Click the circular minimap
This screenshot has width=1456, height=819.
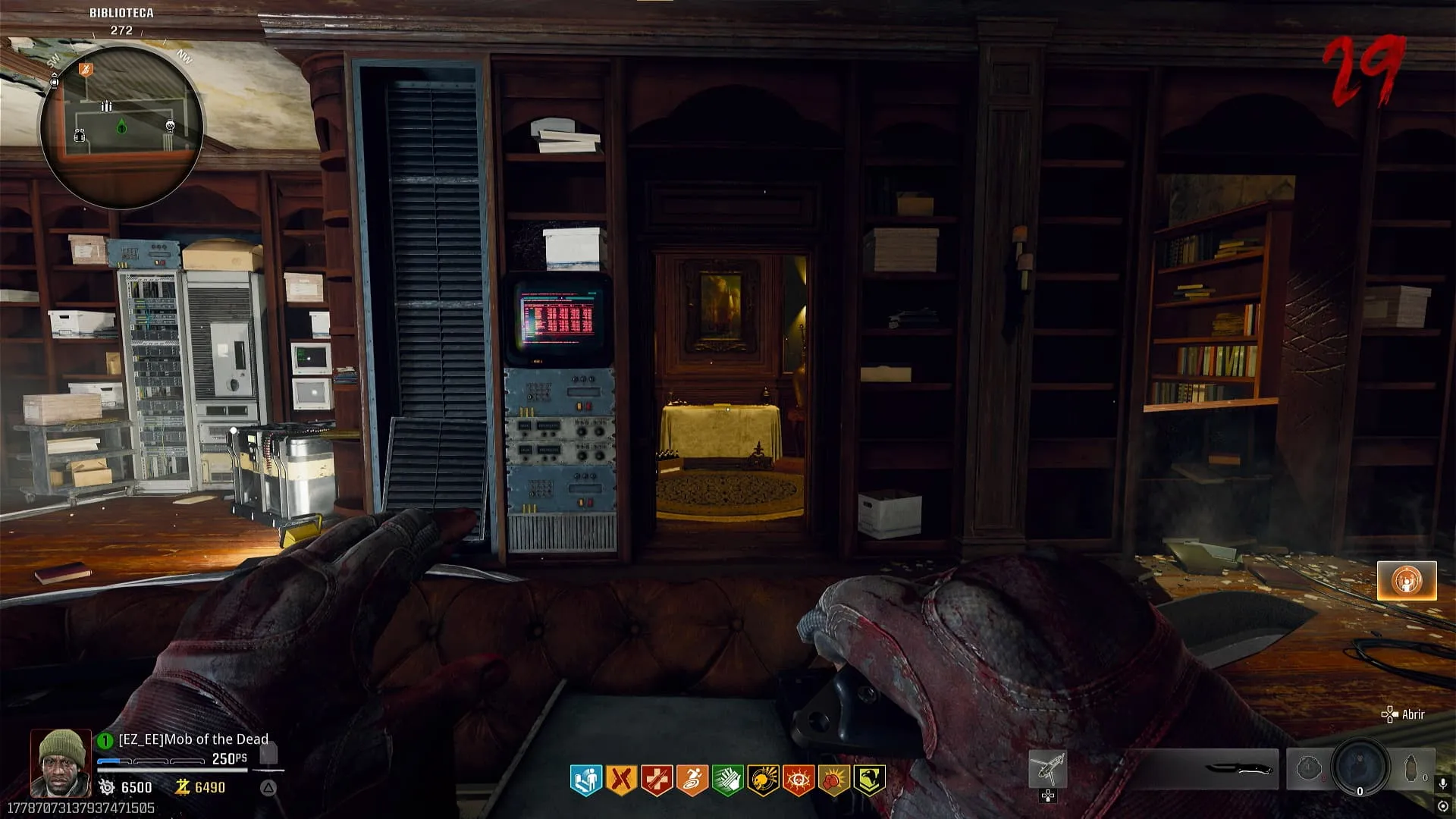click(x=121, y=126)
